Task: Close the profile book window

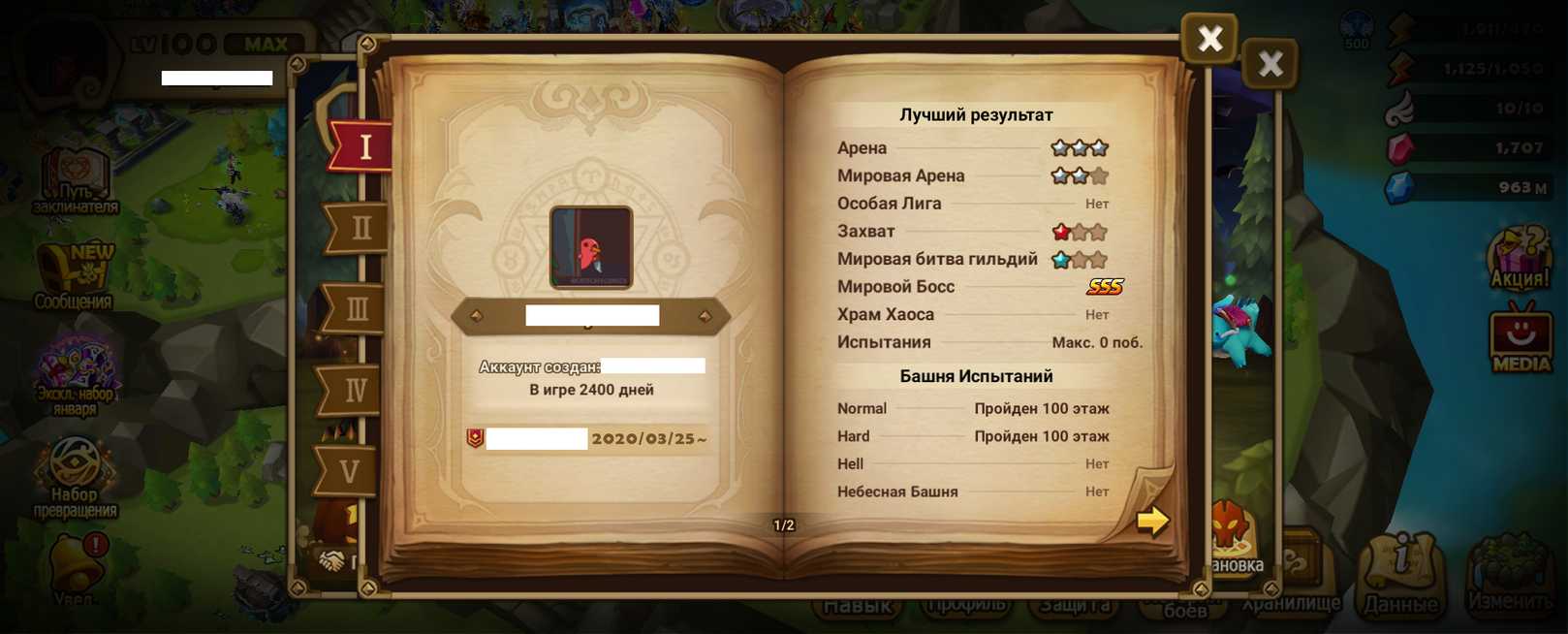Action: [1208, 39]
